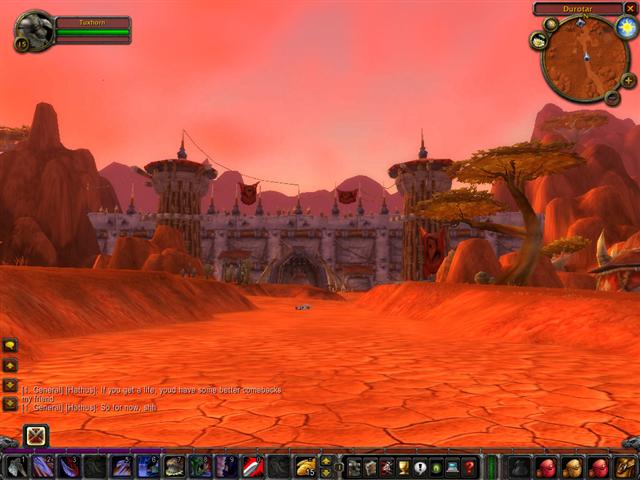Zoom in the minimap with plus button
Image resolution: width=640 pixels, height=480 pixels.
click(x=627, y=80)
